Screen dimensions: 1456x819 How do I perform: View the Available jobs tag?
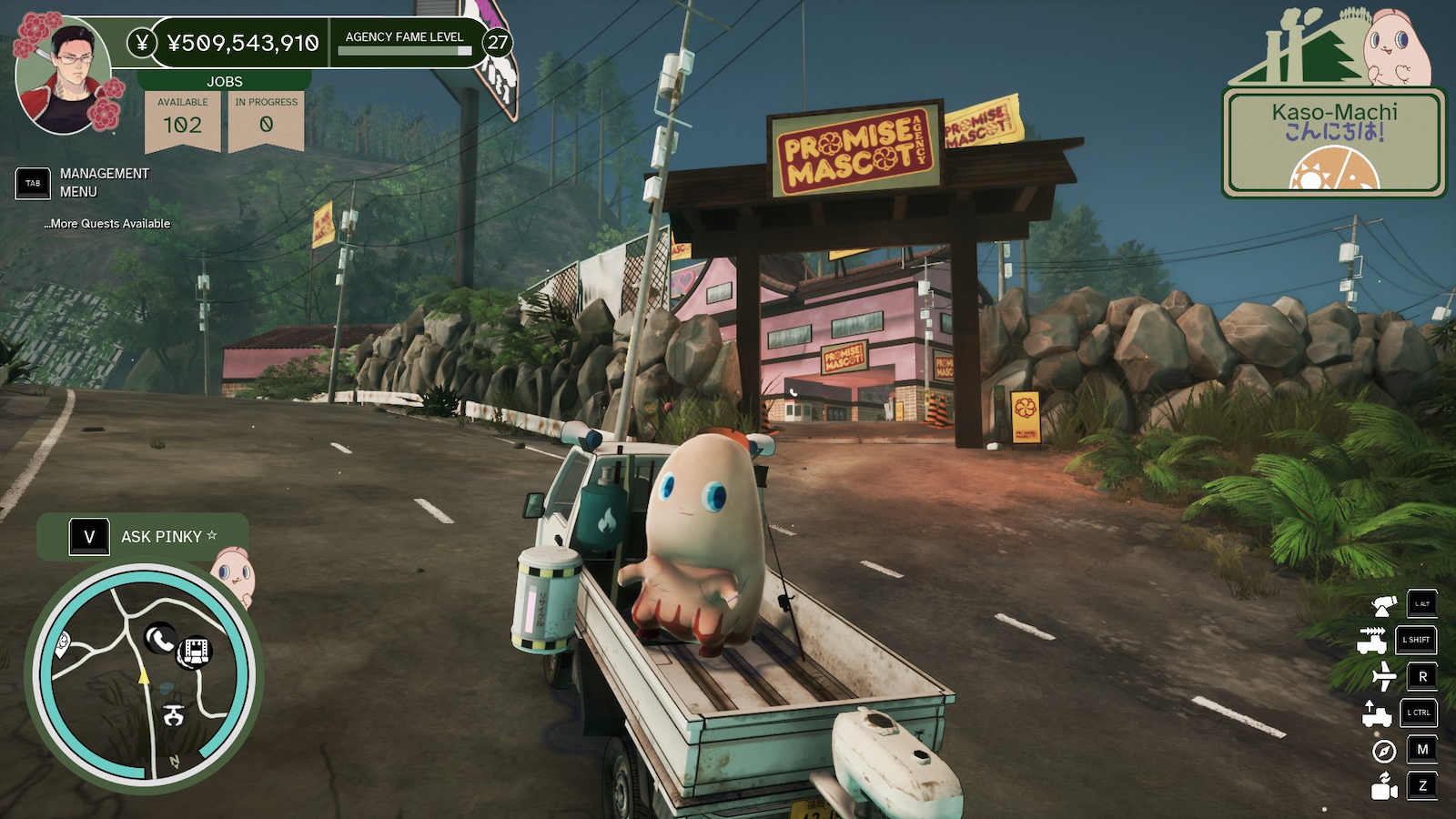tap(183, 117)
